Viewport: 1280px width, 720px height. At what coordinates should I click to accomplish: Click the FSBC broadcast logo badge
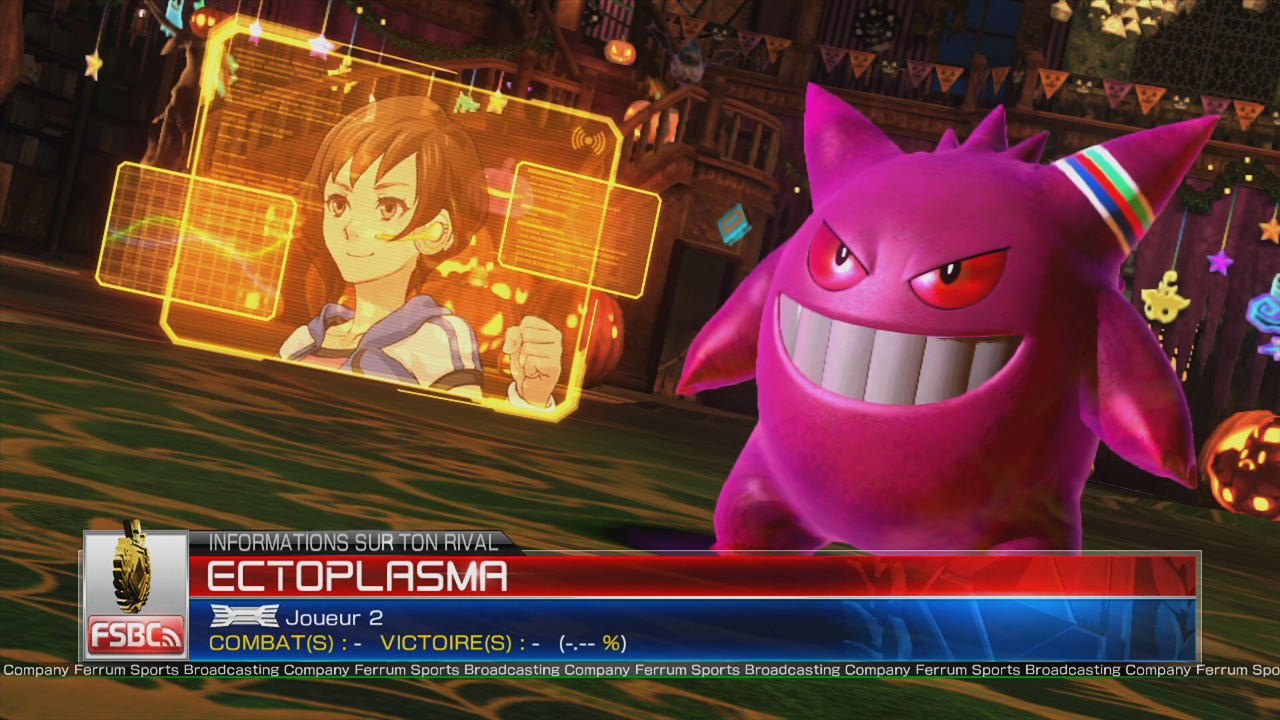tap(136, 634)
